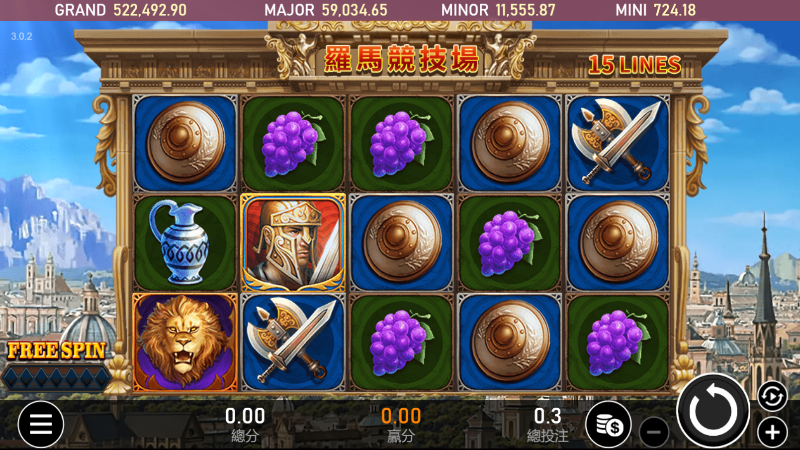Open the hamburger menu

coord(41,423)
